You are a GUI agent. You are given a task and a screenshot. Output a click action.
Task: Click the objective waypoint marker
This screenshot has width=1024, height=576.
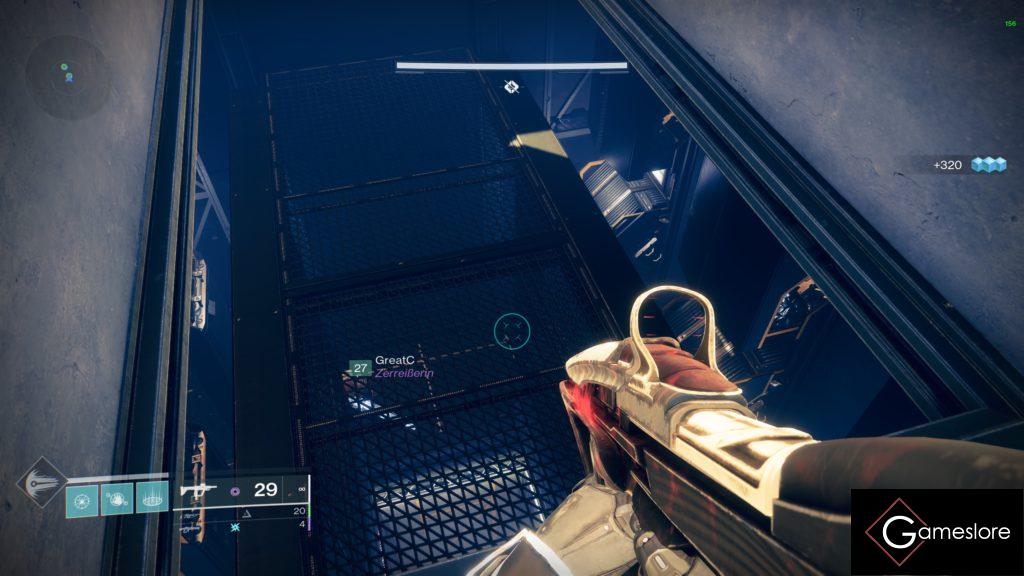pos(511,88)
